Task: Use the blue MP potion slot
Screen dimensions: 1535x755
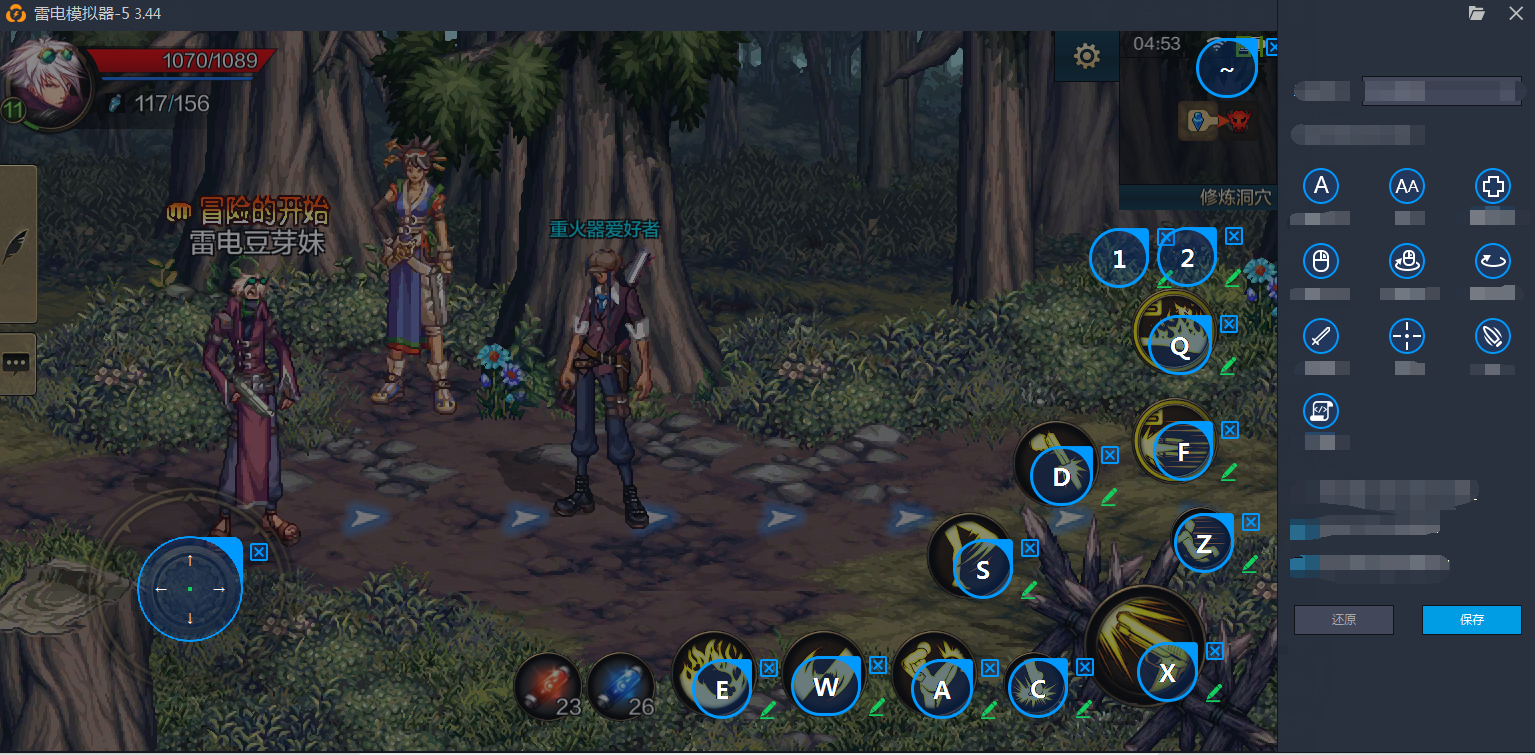Action: [x=621, y=687]
